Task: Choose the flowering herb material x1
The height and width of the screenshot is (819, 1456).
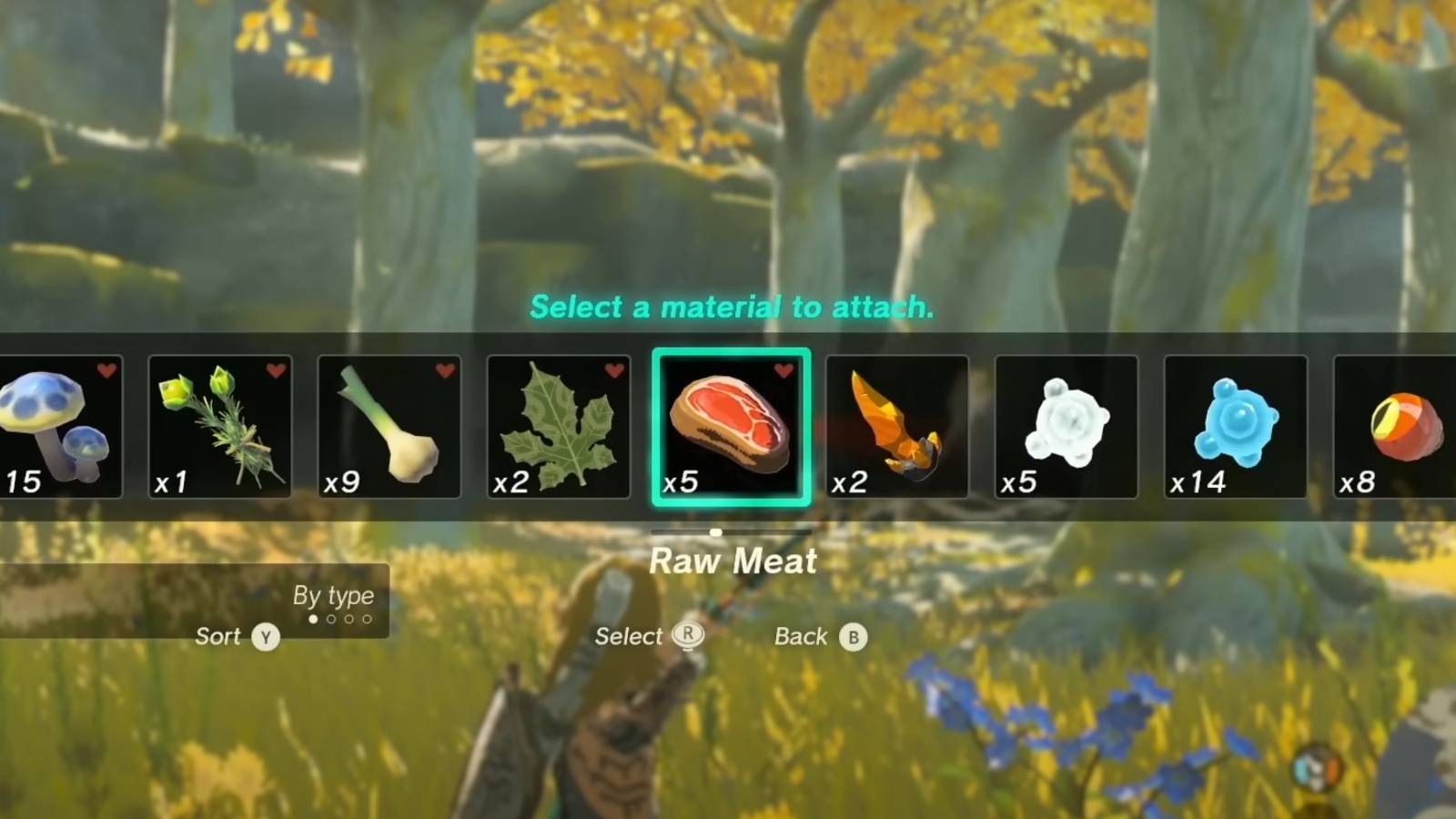Action: (220, 426)
